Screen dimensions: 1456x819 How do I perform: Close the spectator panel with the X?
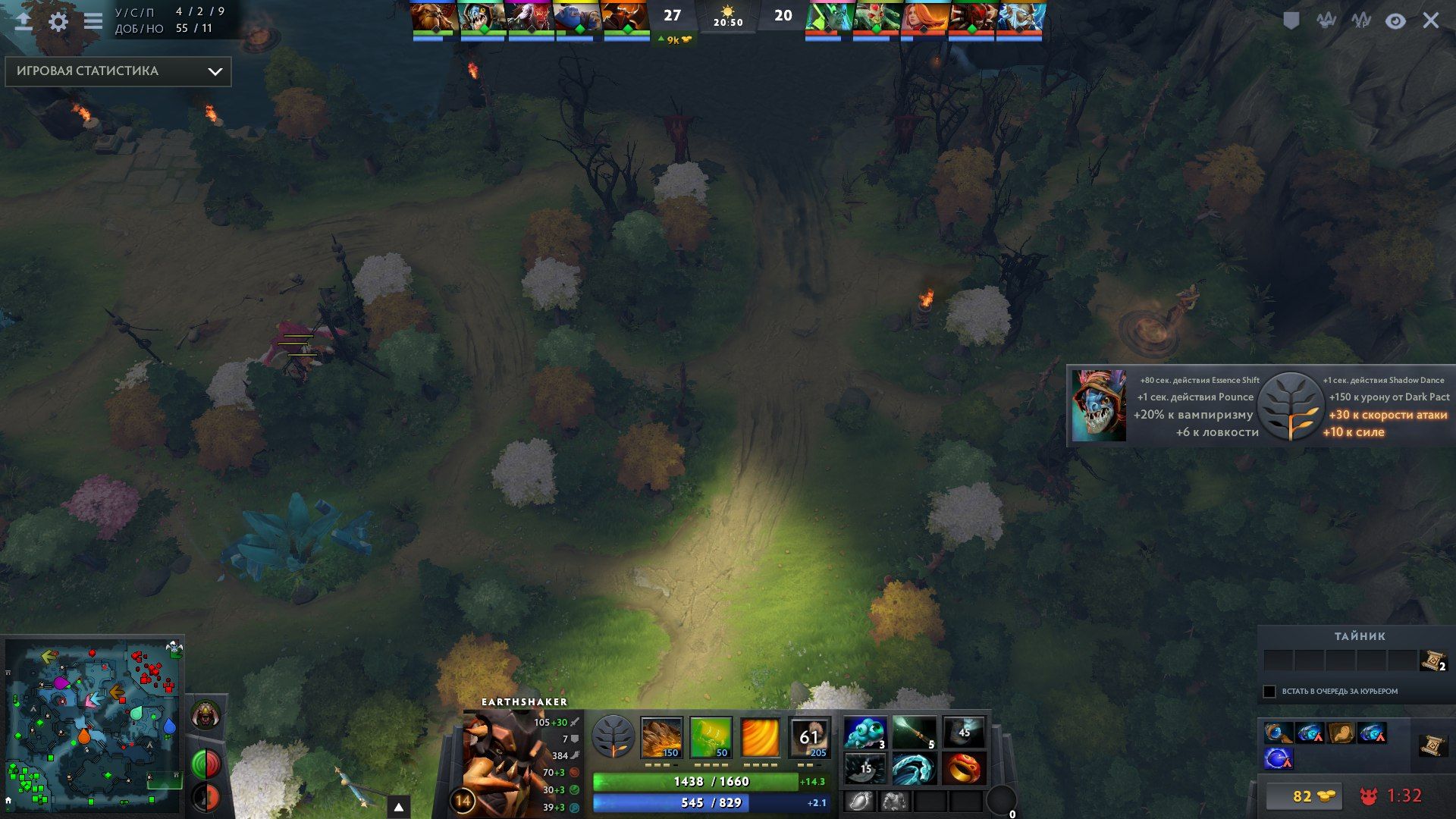1430,20
